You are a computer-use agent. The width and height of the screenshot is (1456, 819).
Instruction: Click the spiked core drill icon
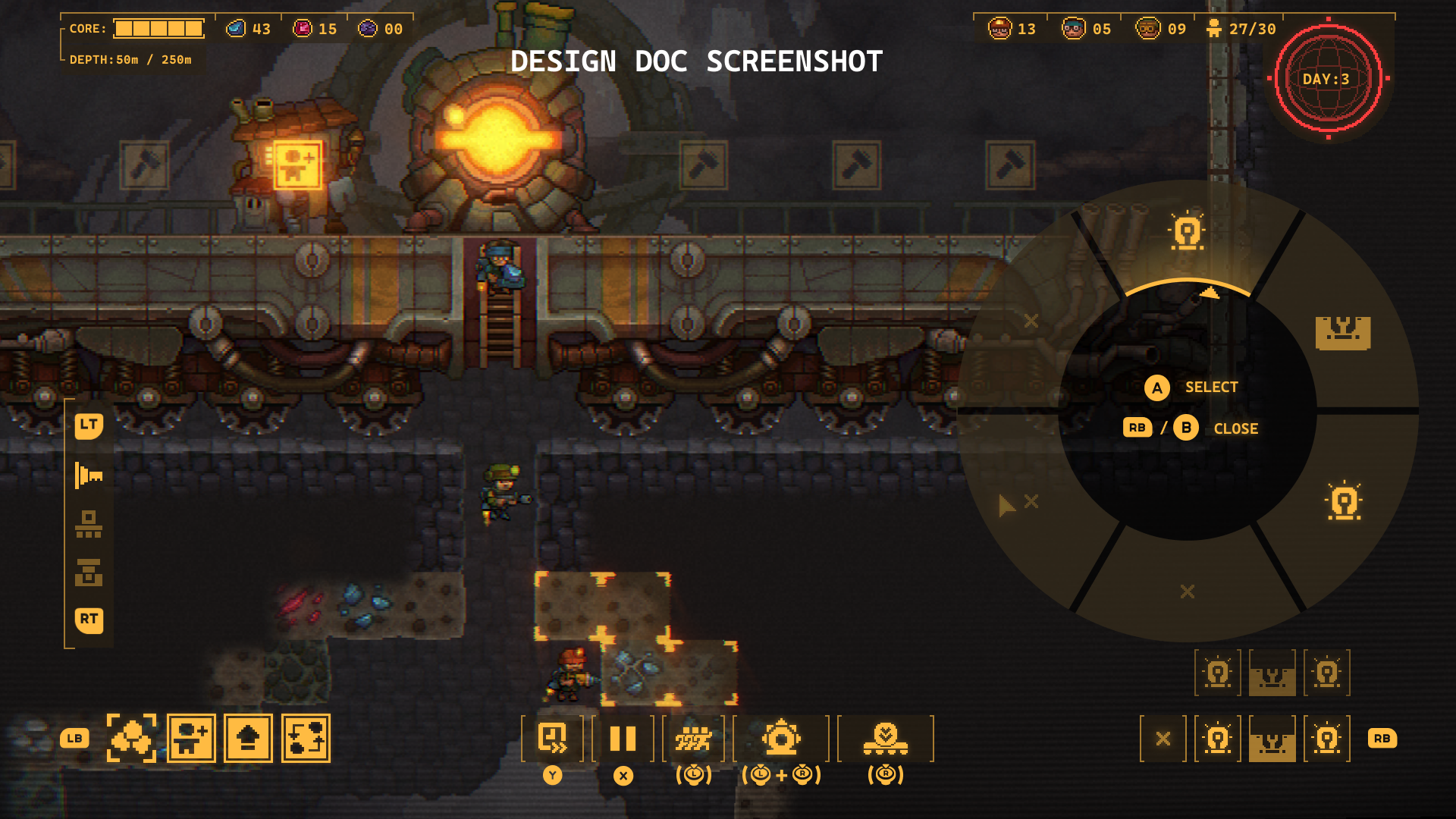click(x=781, y=738)
